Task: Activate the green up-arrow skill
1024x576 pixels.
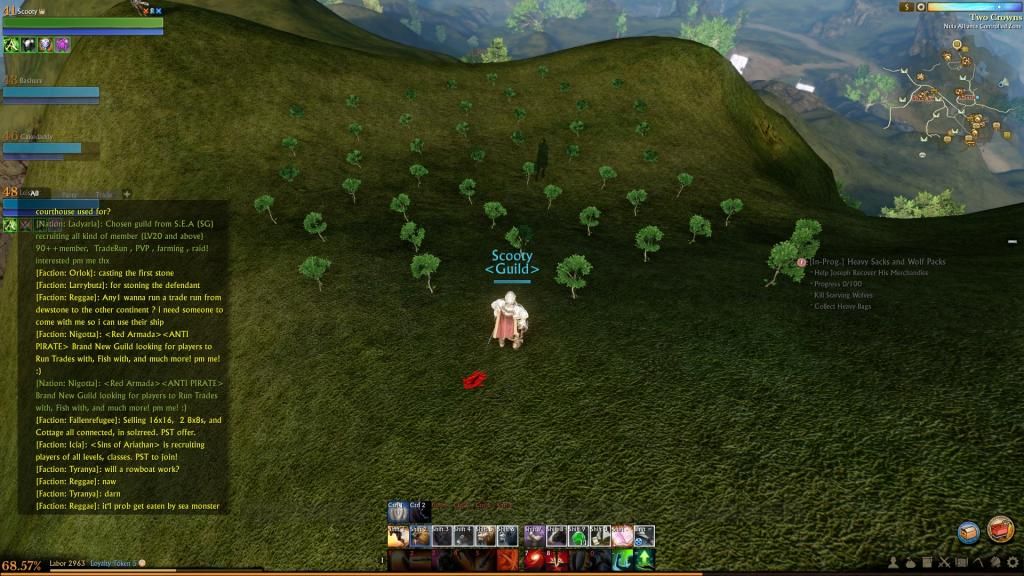Action: pos(645,560)
